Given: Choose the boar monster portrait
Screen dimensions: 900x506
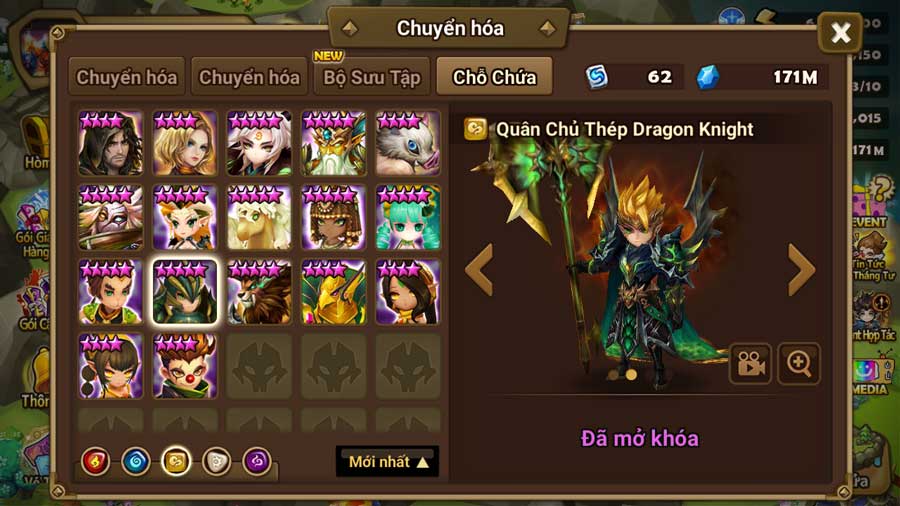Looking at the screenshot, I should pyautogui.click(x=408, y=143).
